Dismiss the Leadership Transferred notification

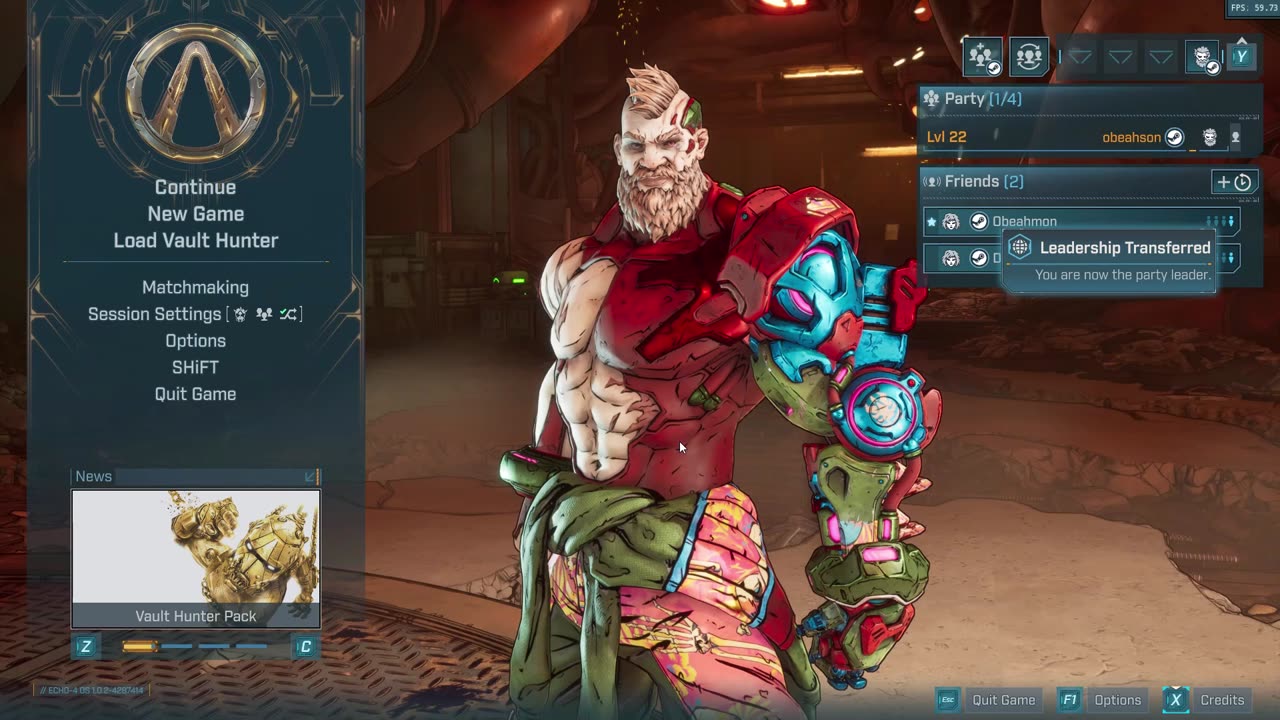[x=1109, y=259]
